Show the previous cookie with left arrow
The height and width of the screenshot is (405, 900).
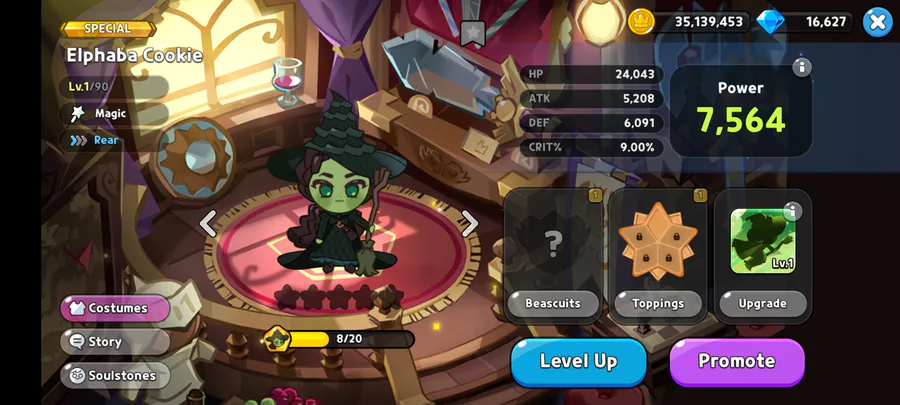pos(208,223)
